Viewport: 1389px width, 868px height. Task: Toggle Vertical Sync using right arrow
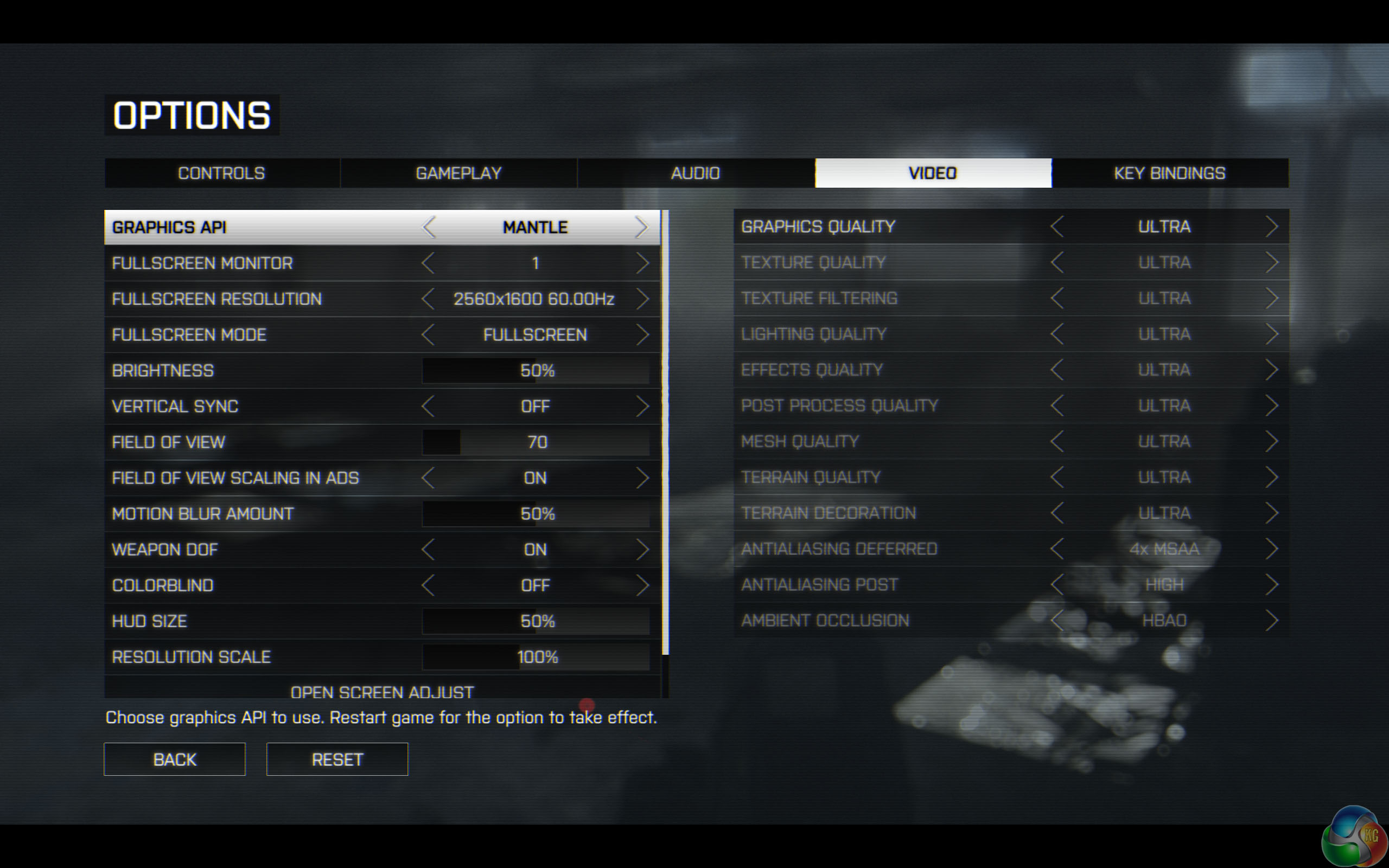pos(642,406)
